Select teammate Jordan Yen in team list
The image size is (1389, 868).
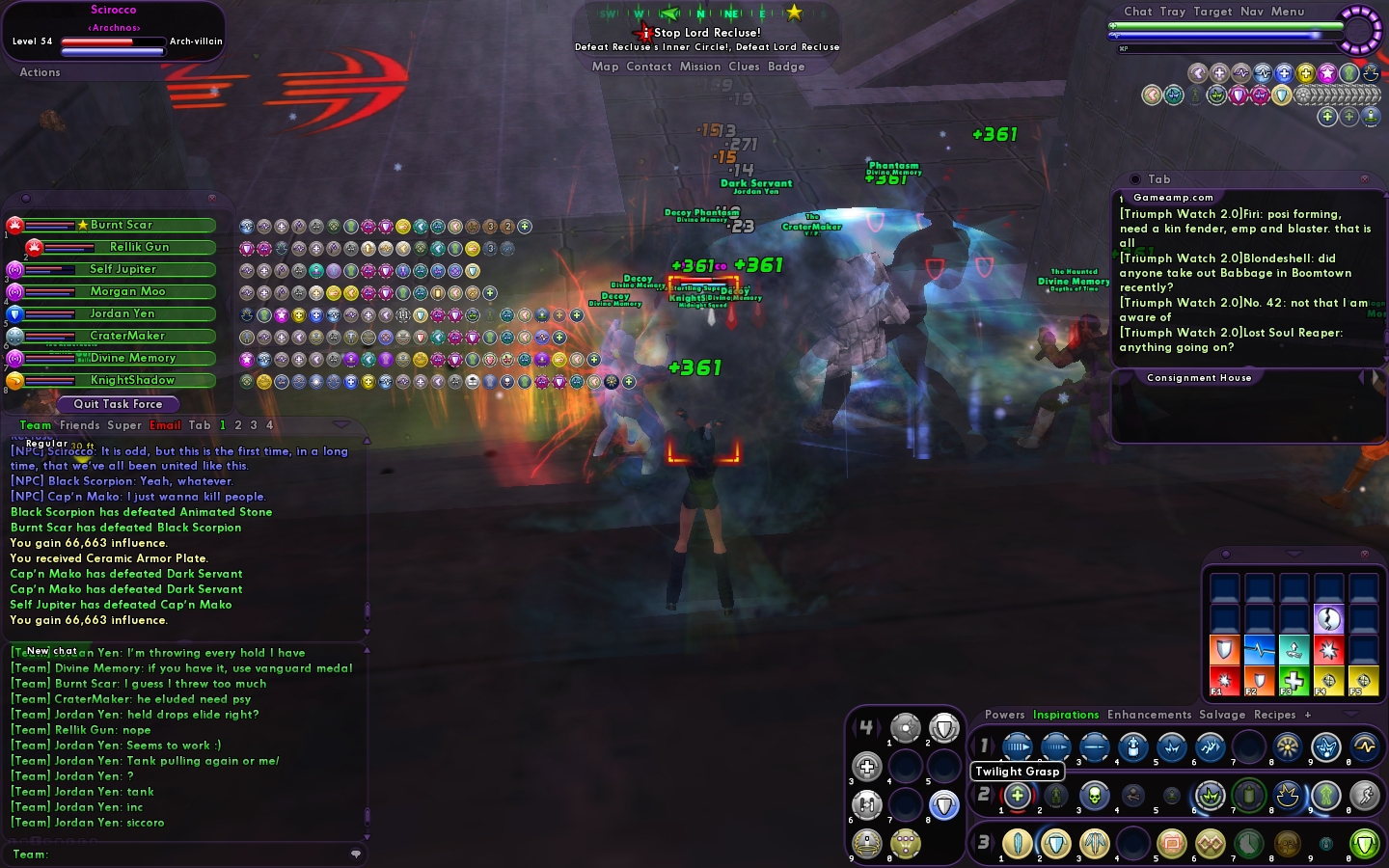[122, 313]
